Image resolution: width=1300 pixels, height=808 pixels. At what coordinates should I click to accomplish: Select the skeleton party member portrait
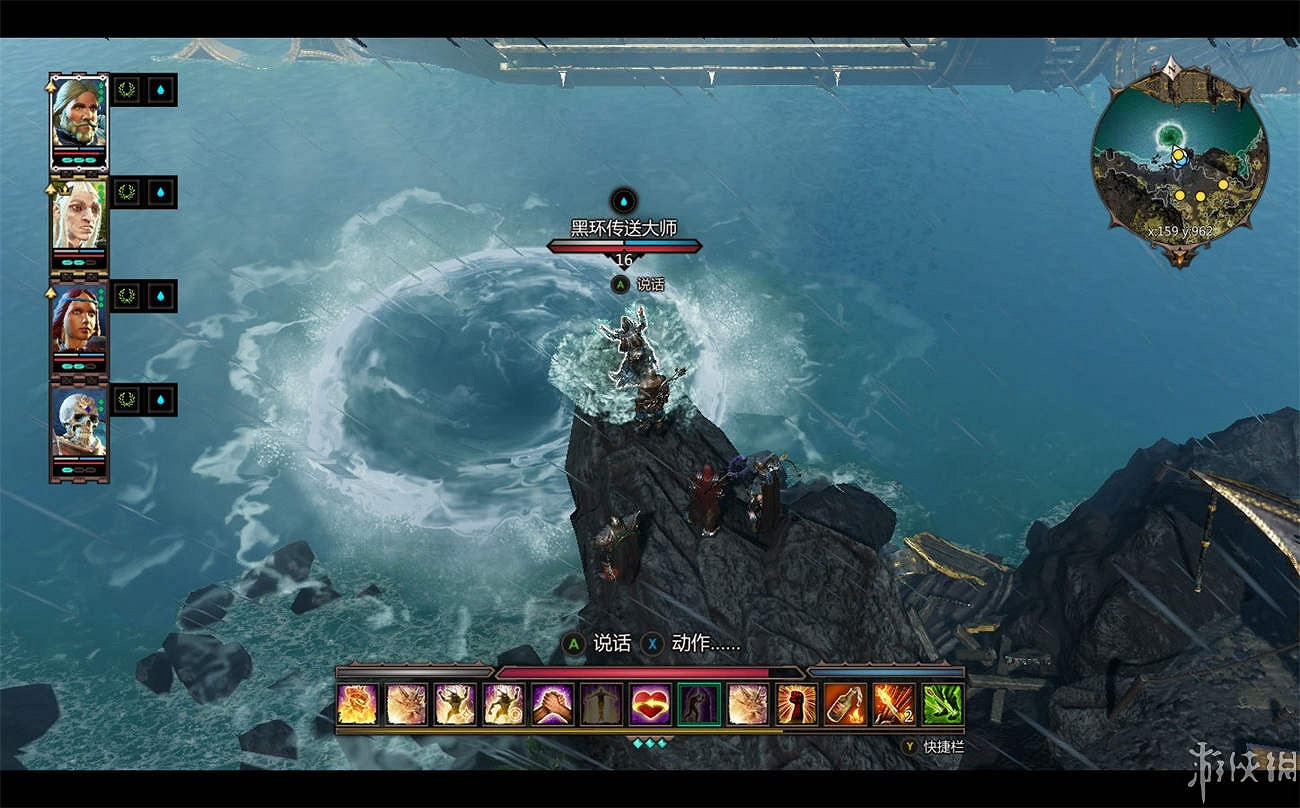79,422
